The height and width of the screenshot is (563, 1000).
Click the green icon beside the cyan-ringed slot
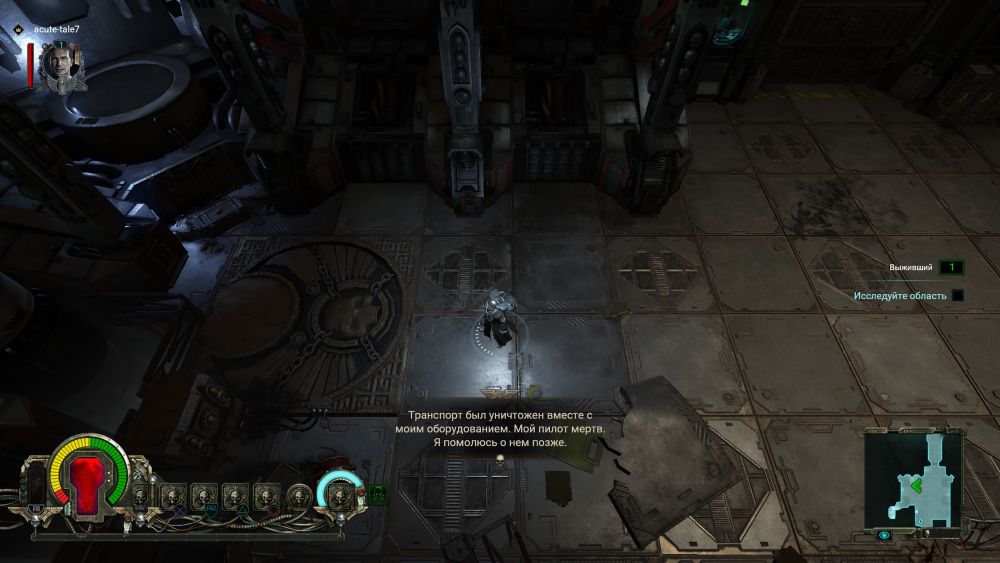click(x=378, y=492)
